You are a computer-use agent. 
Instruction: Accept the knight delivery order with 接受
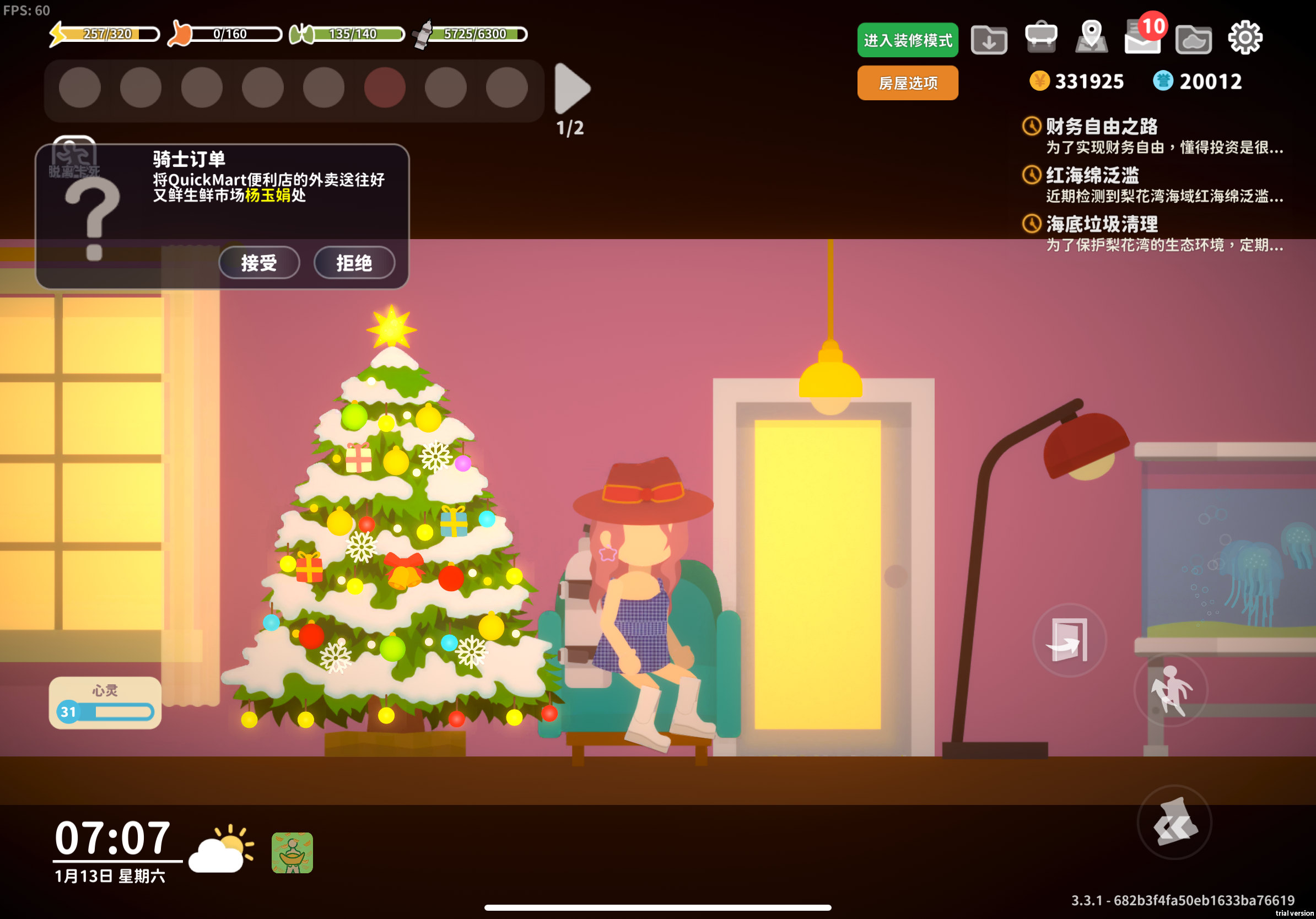(258, 263)
